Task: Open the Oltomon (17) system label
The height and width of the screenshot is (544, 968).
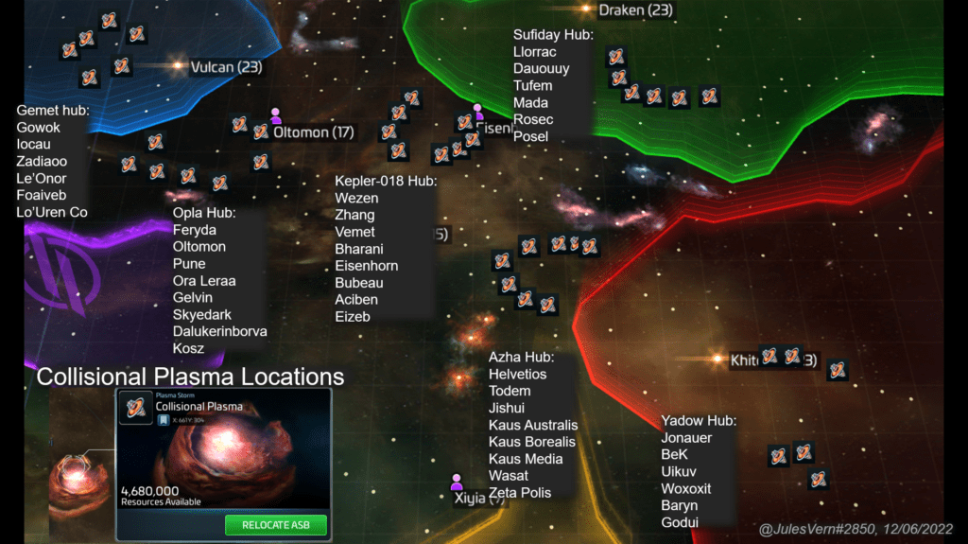Action: [x=314, y=132]
